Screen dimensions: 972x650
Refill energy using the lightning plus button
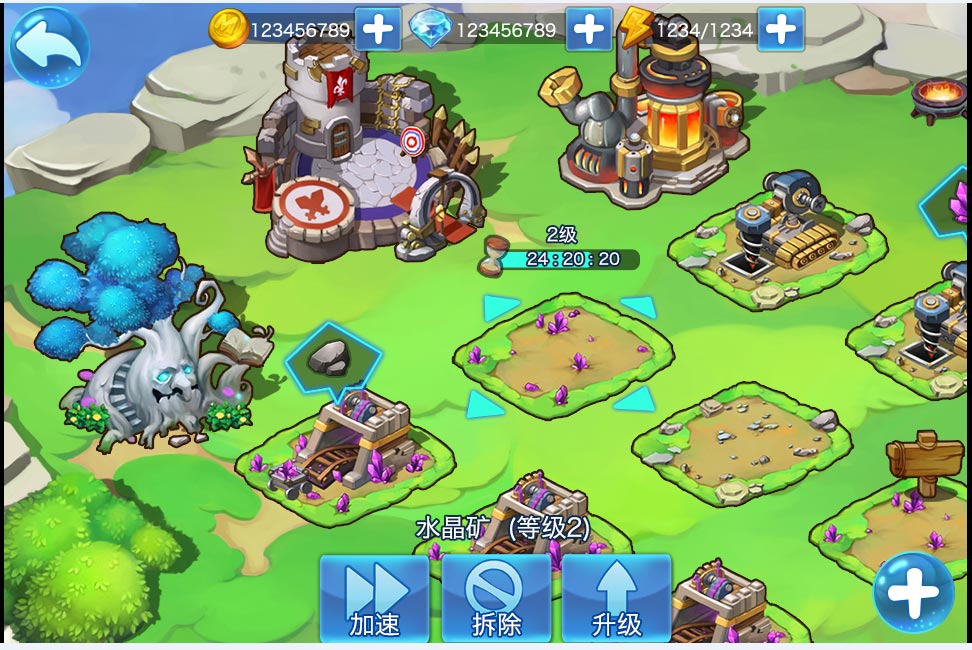(780, 29)
